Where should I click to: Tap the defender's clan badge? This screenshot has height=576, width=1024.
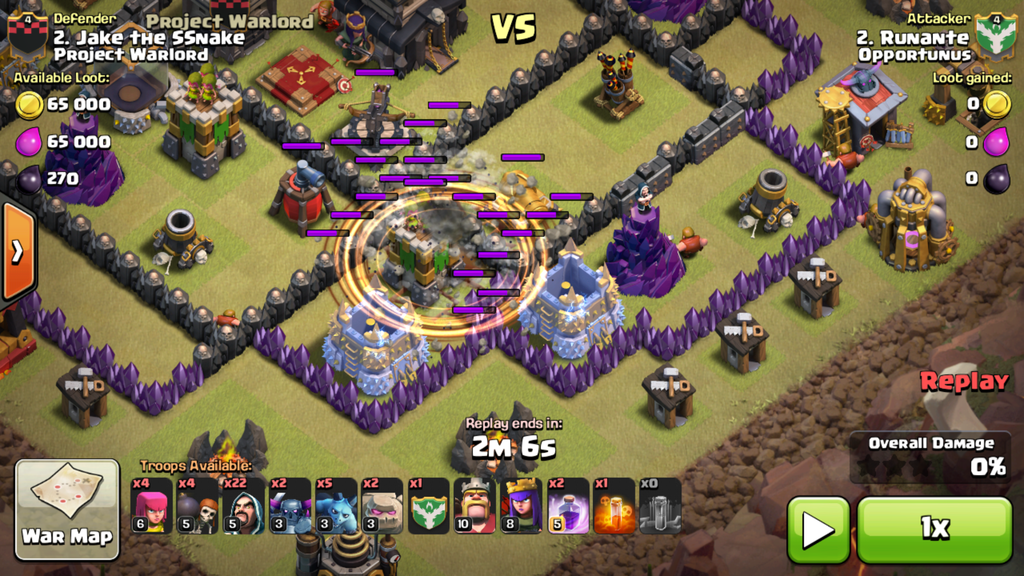[x=27, y=35]
